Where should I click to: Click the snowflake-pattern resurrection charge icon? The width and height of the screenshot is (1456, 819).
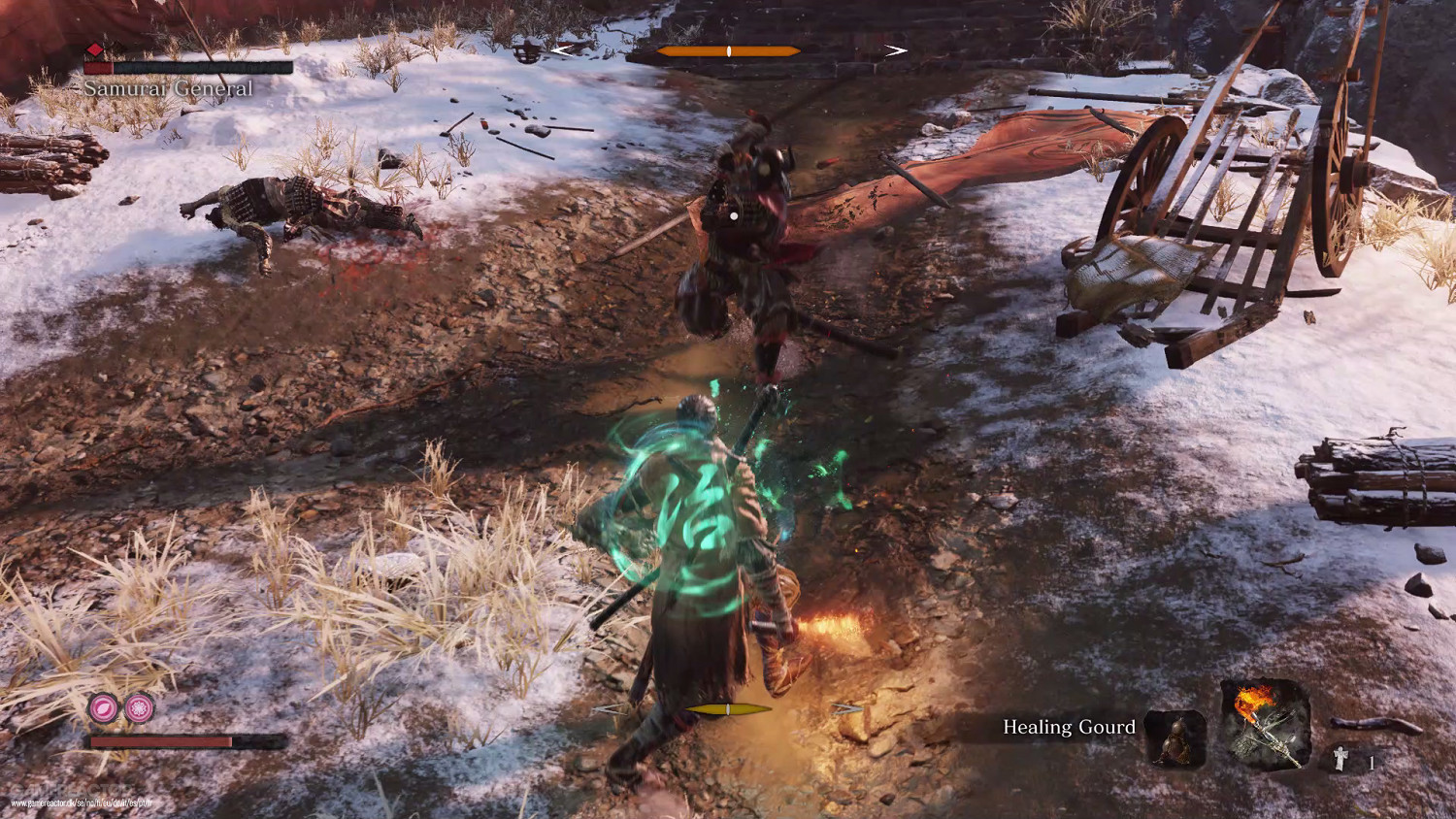point(137,709)
